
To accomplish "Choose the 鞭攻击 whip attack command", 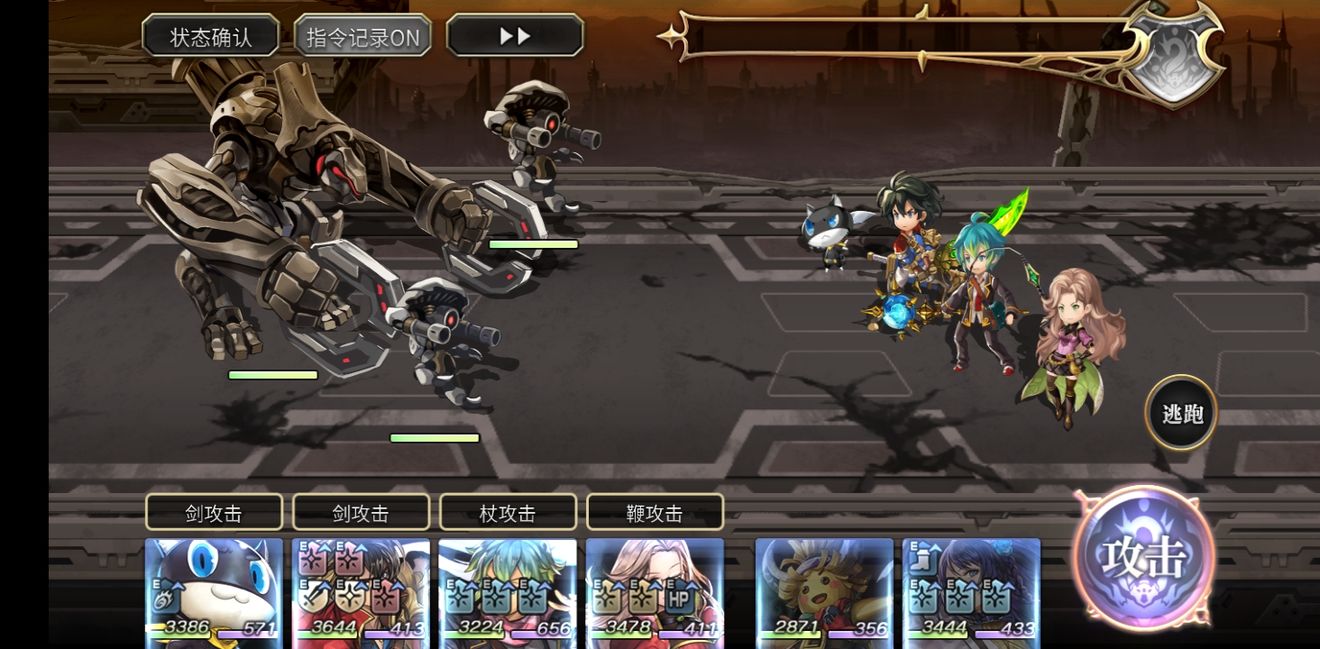I will click(654, 513).
